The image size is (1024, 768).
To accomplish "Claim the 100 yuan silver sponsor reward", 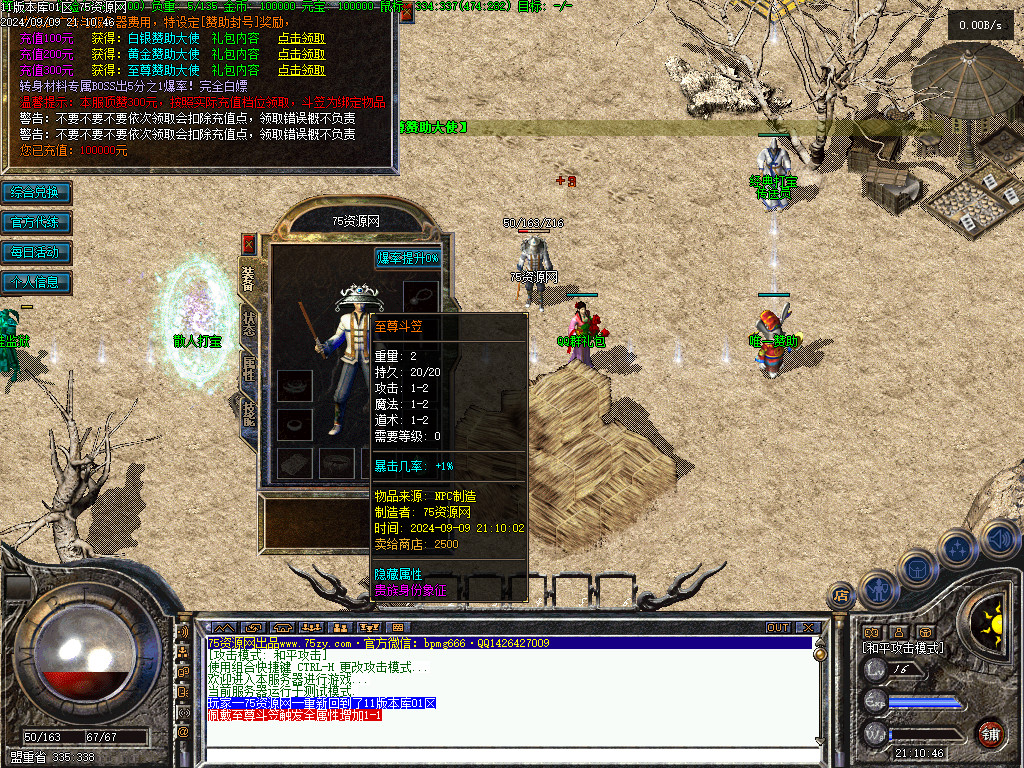I will 301,39.
